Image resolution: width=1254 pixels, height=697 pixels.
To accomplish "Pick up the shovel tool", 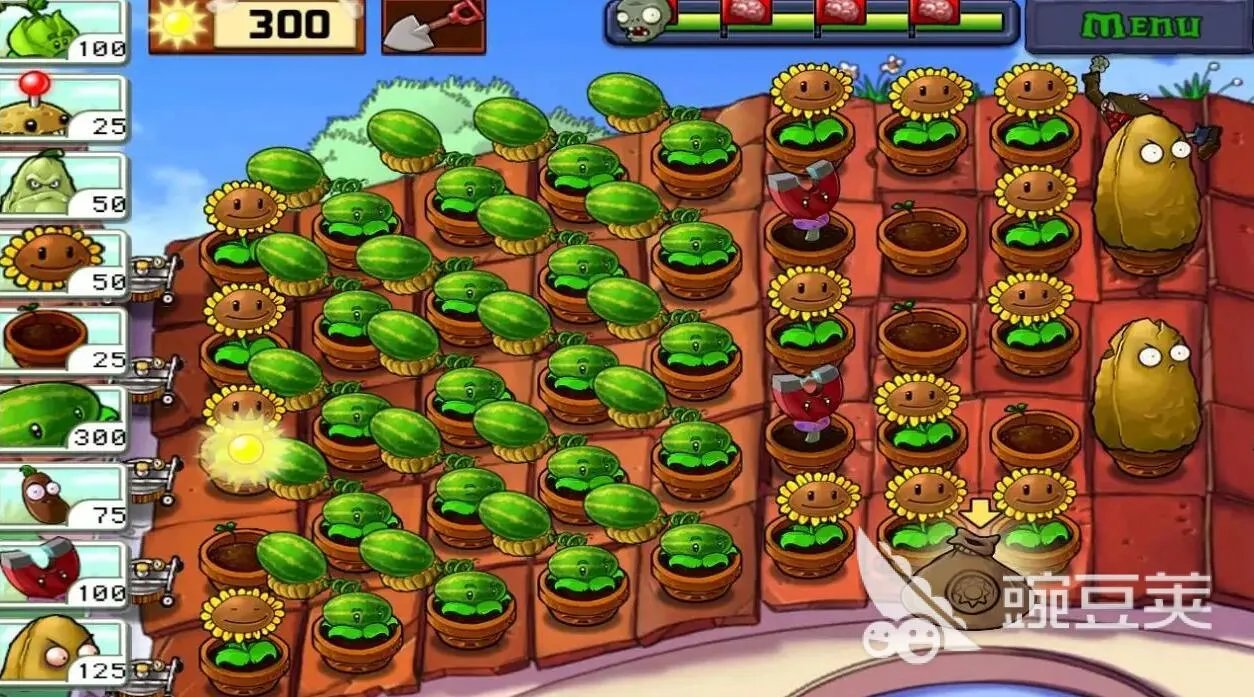I will point(432,26).
